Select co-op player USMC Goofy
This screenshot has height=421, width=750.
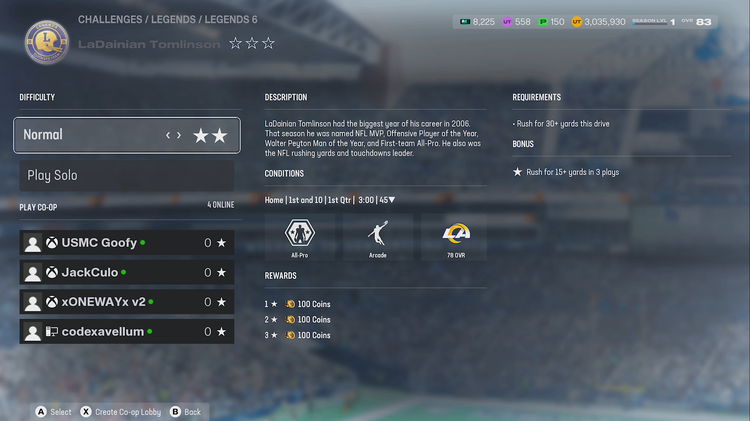pos(126,243)
